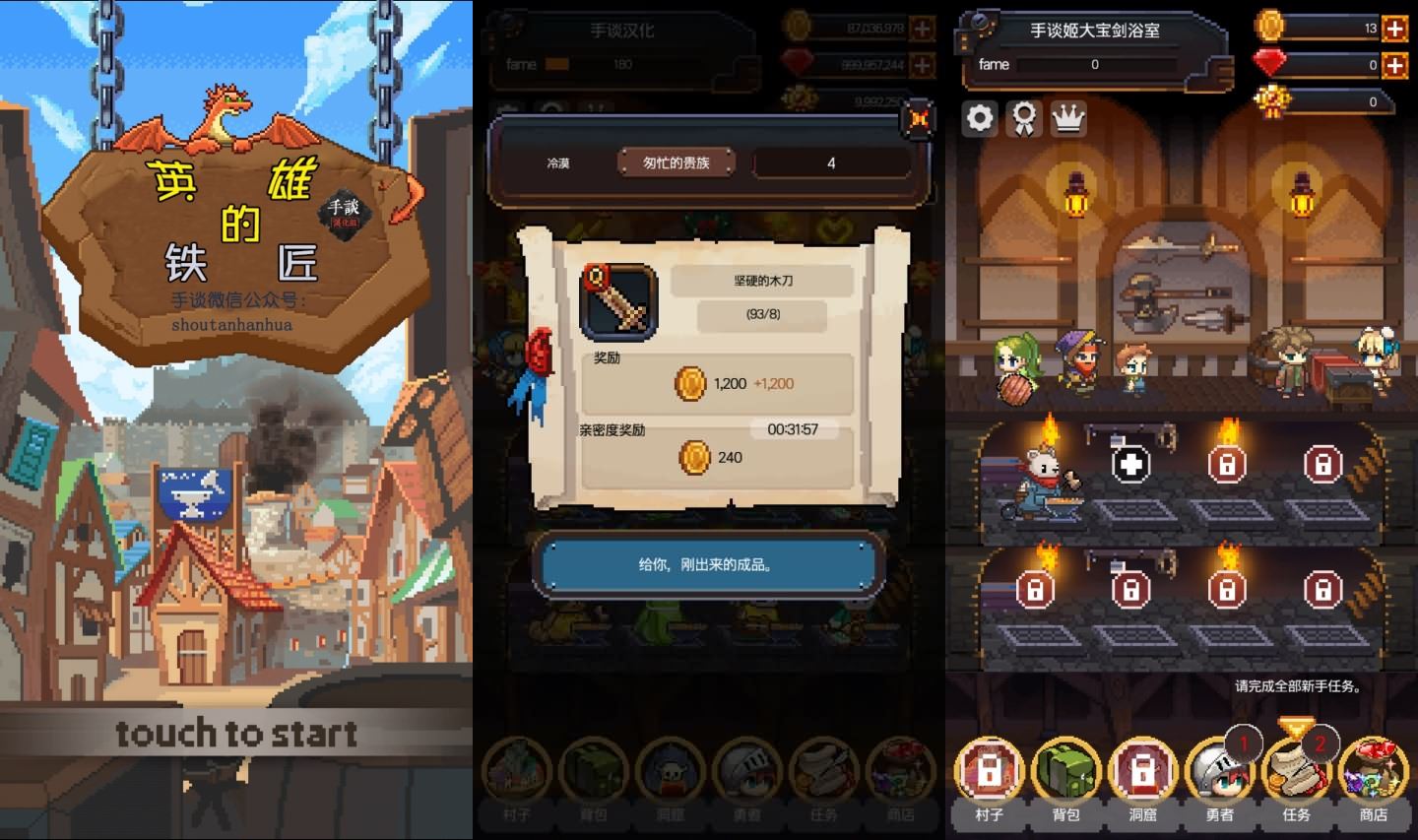Open the crown ranking icon
The height and width of the screenshot is (840, 1418).
pos(1068,118)
